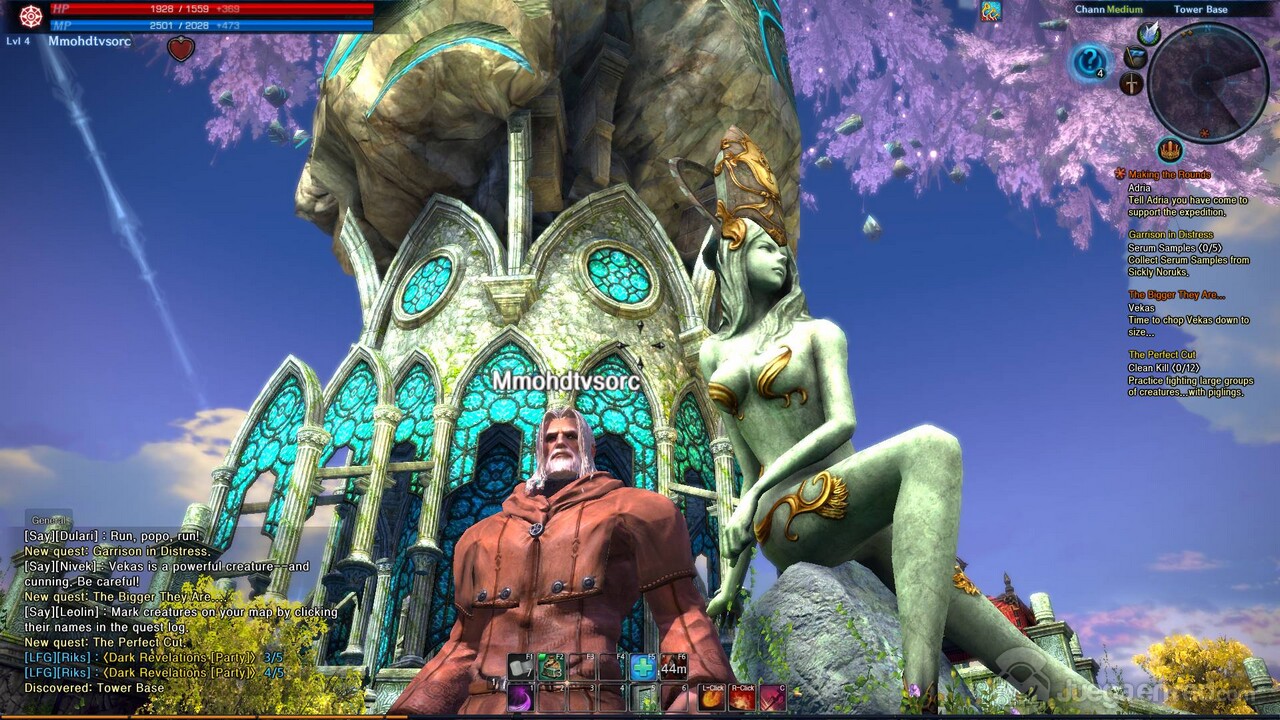The height and width of the screenshot is (720, 1280).
Task: Open the sword icon beside the minimap
Action: click(x=1131, y=84)
